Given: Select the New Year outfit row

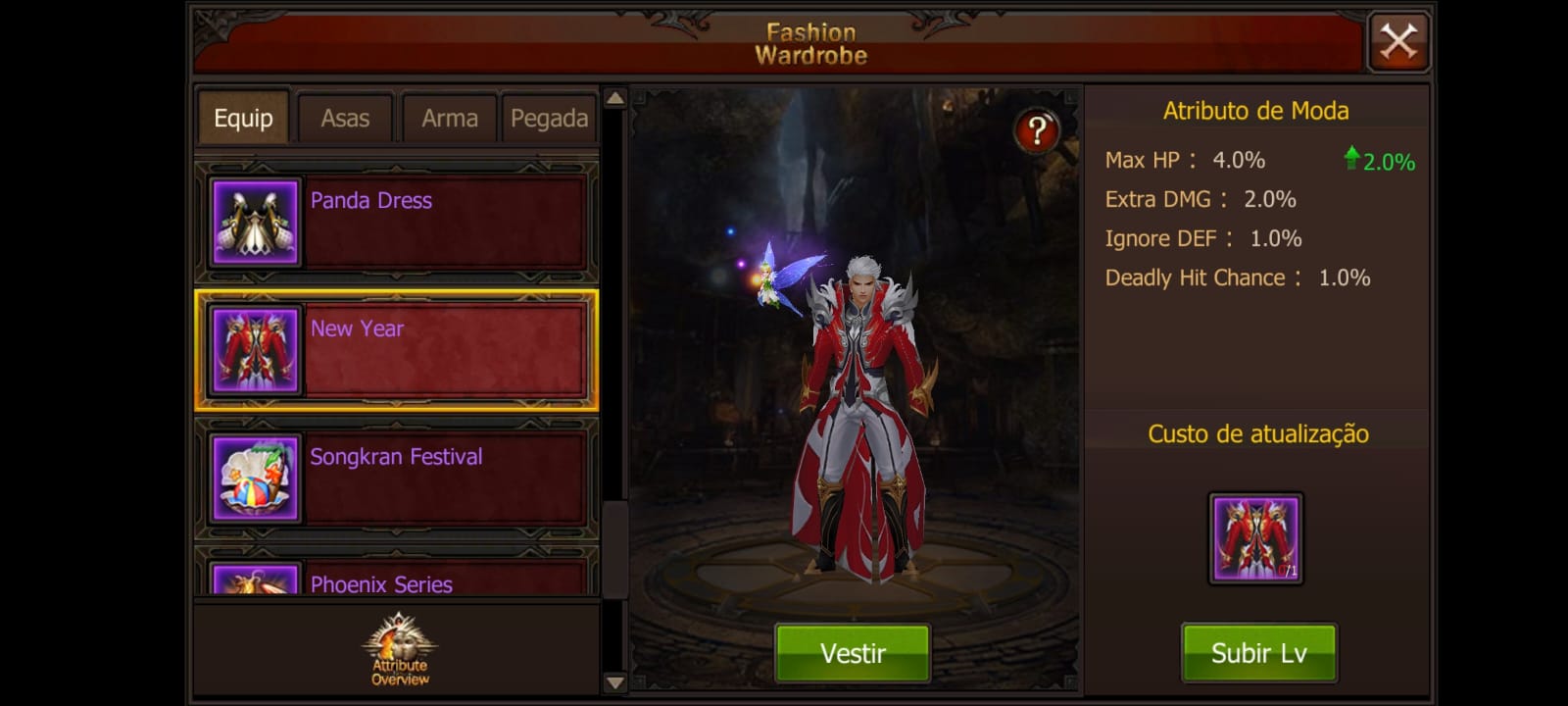Looking at the screenshot, I should [397, 350].
